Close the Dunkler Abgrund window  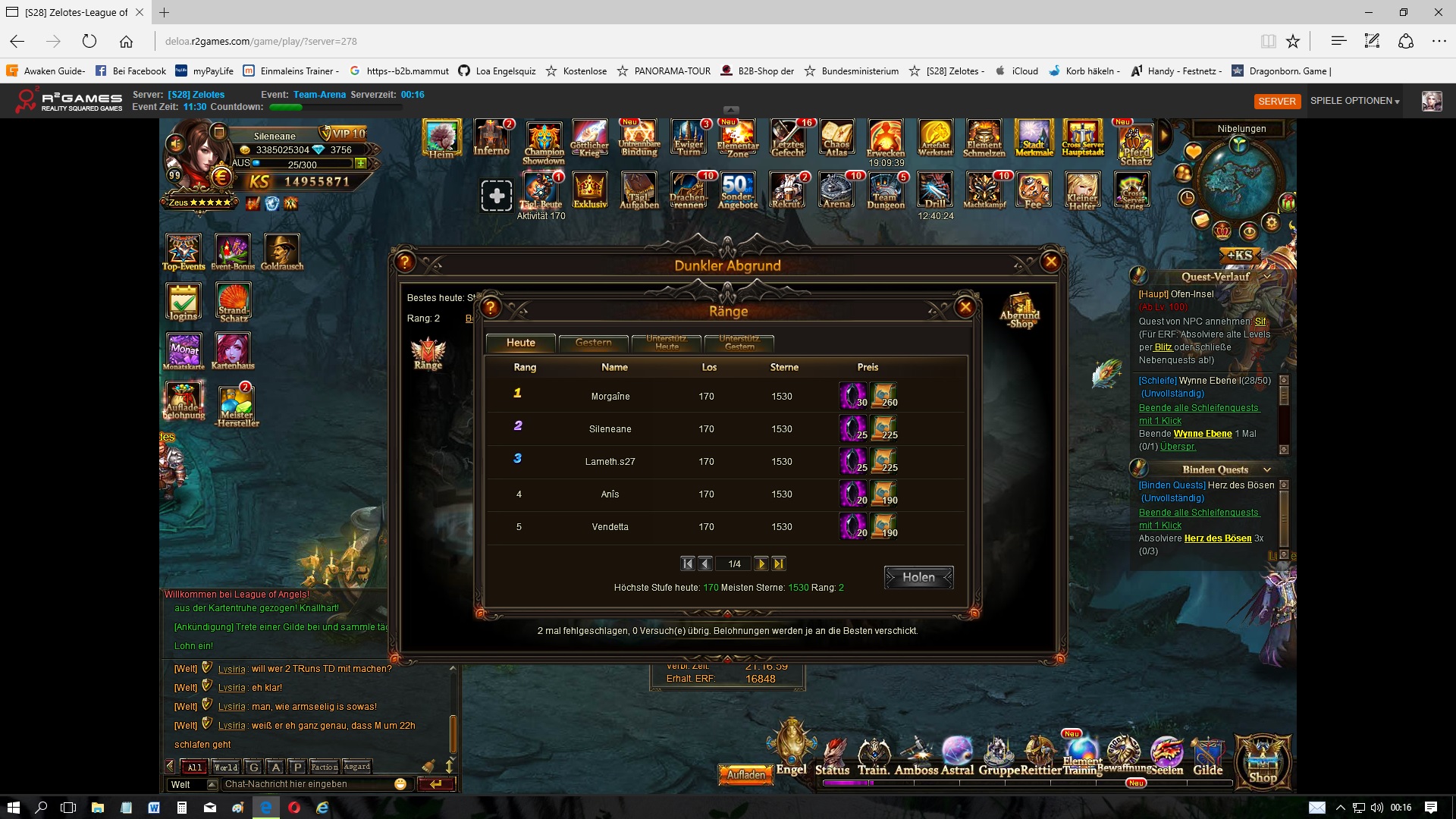[1051, 262]
